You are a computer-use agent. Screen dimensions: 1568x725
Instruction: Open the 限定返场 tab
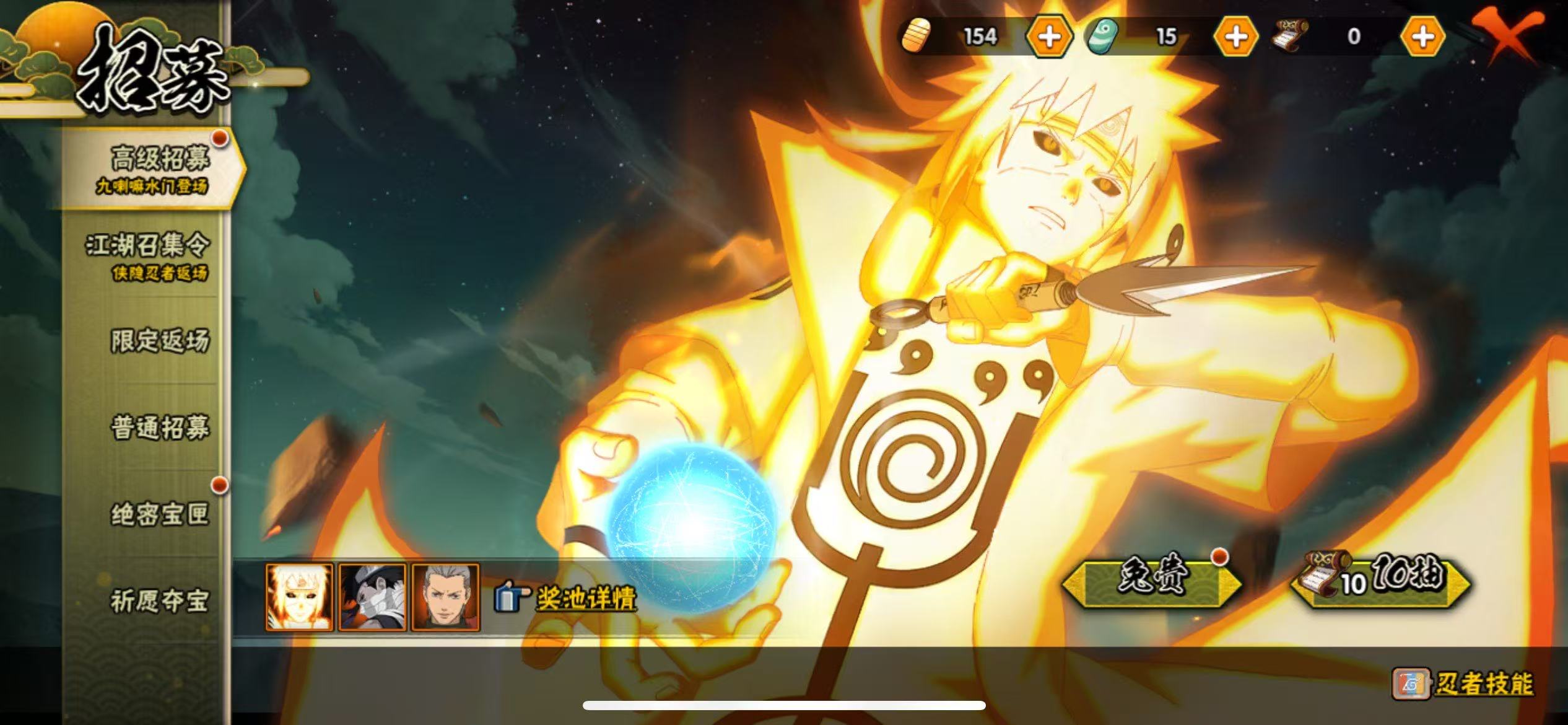click(160, 341)
